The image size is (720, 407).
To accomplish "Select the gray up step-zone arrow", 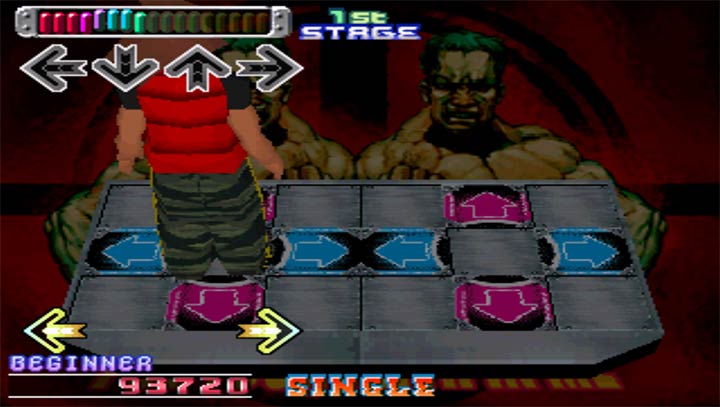I will 197,68.
